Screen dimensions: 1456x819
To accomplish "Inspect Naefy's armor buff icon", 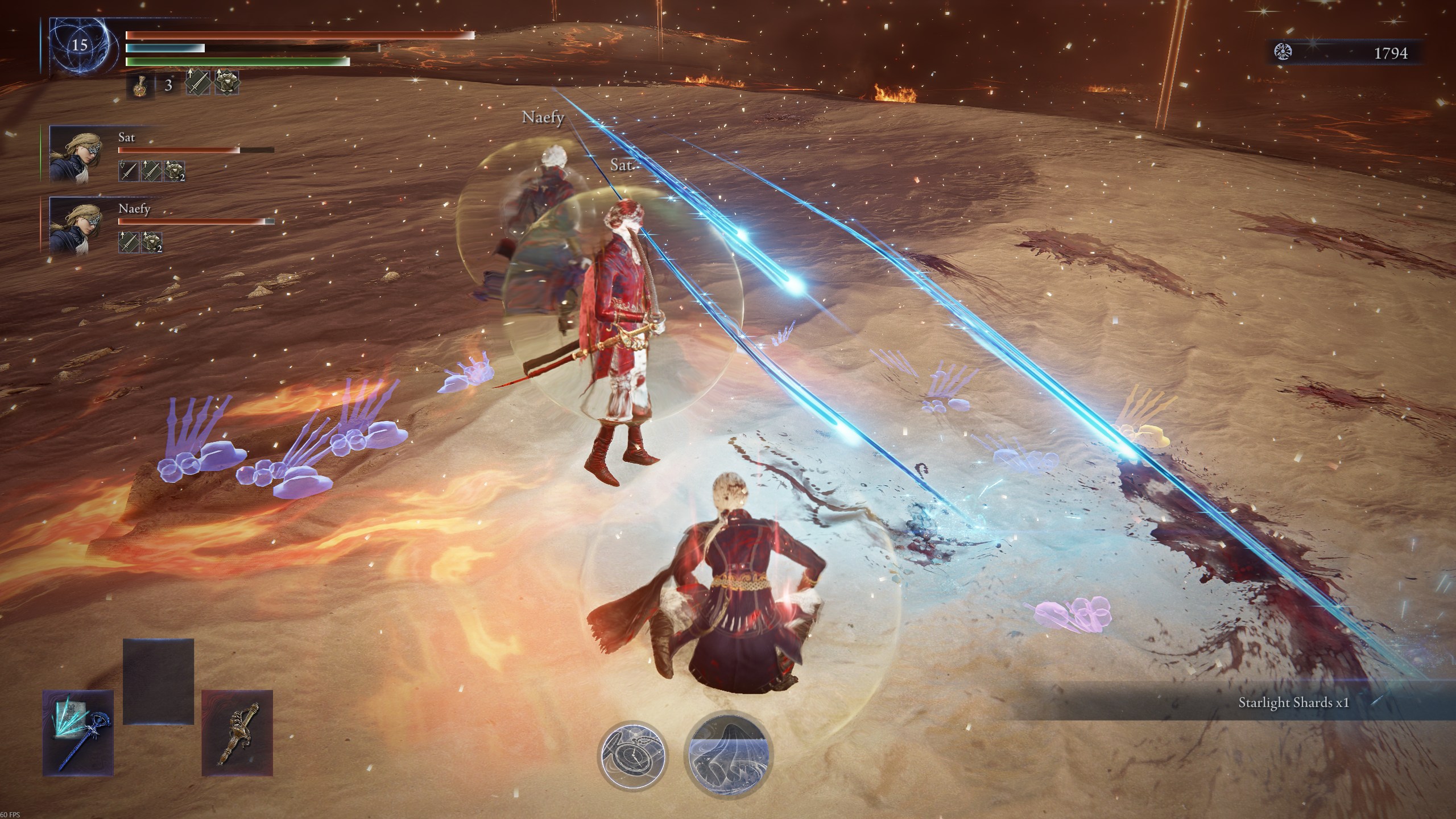I will click(x=152, y=242).
